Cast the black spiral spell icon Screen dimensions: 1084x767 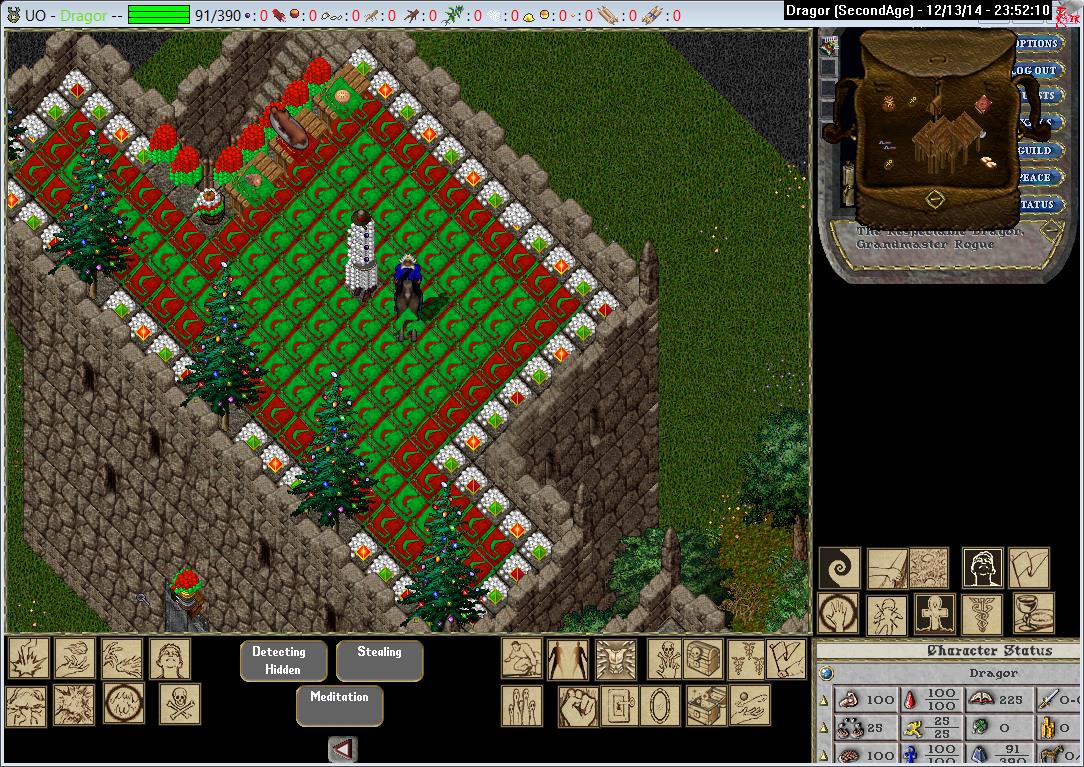[839, 568]
